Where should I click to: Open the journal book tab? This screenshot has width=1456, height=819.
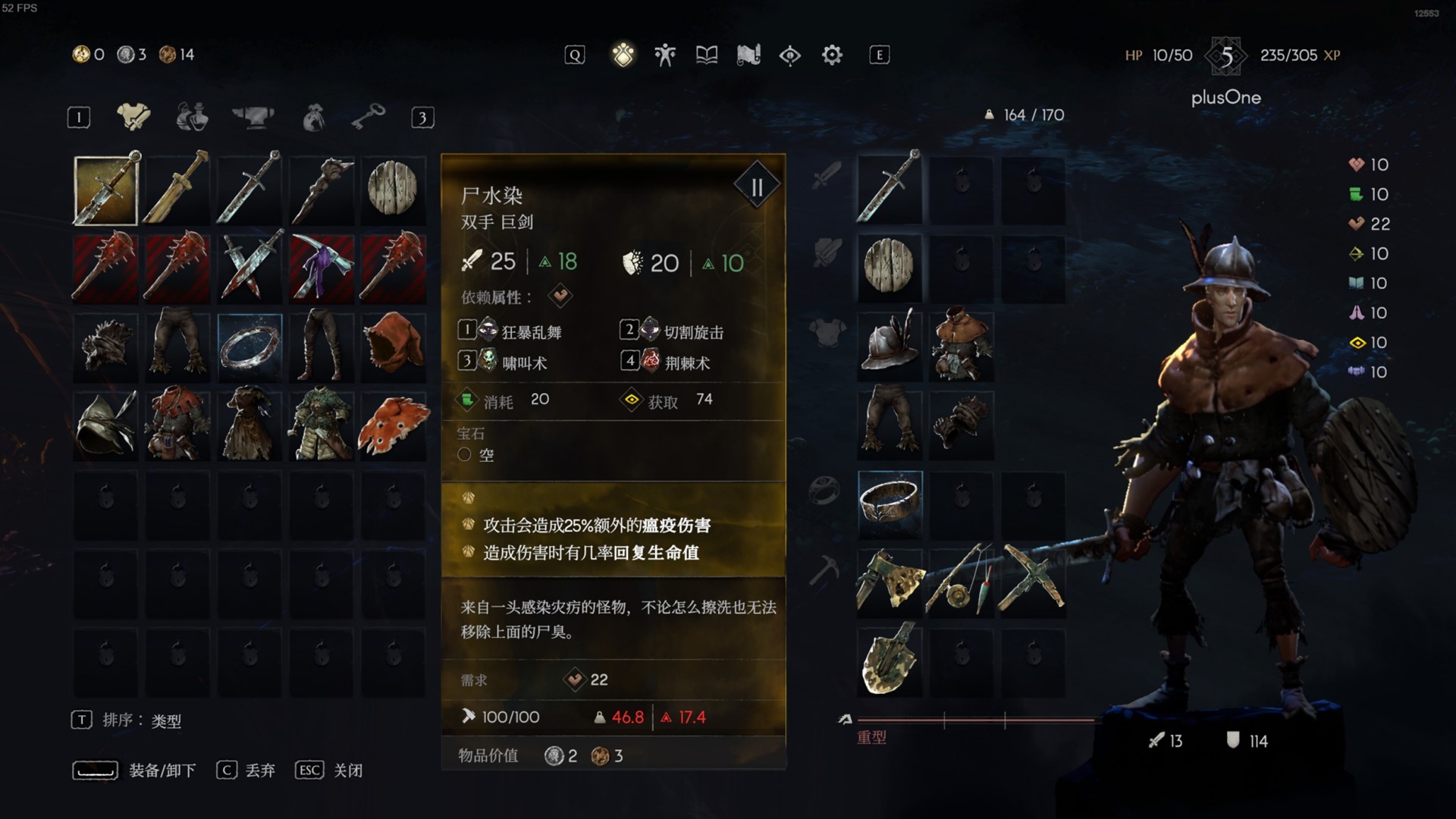(707, 55)
